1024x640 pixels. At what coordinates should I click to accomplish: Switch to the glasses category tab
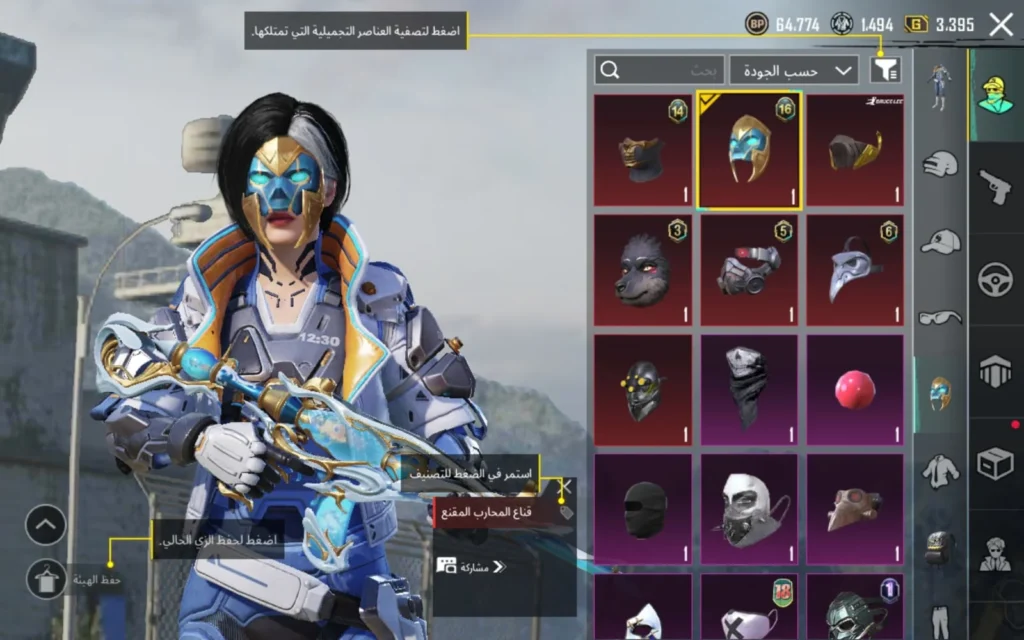pos(940,316)
